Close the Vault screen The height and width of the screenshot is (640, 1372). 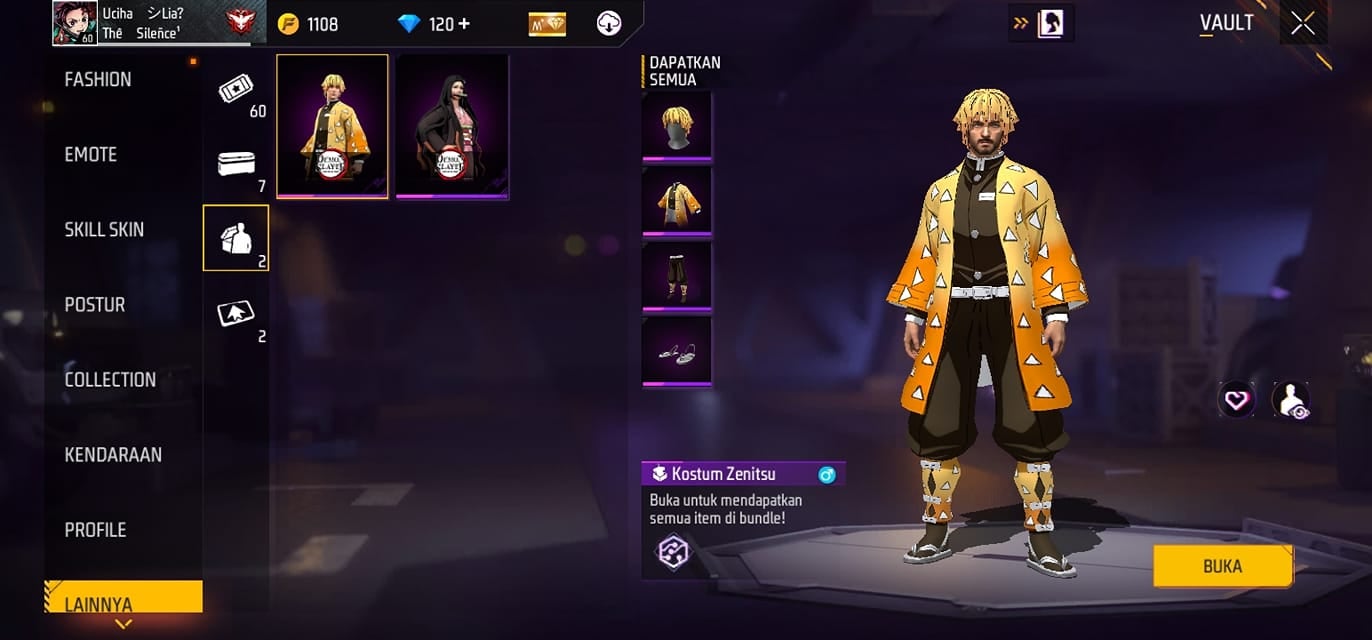[1302, 23]
